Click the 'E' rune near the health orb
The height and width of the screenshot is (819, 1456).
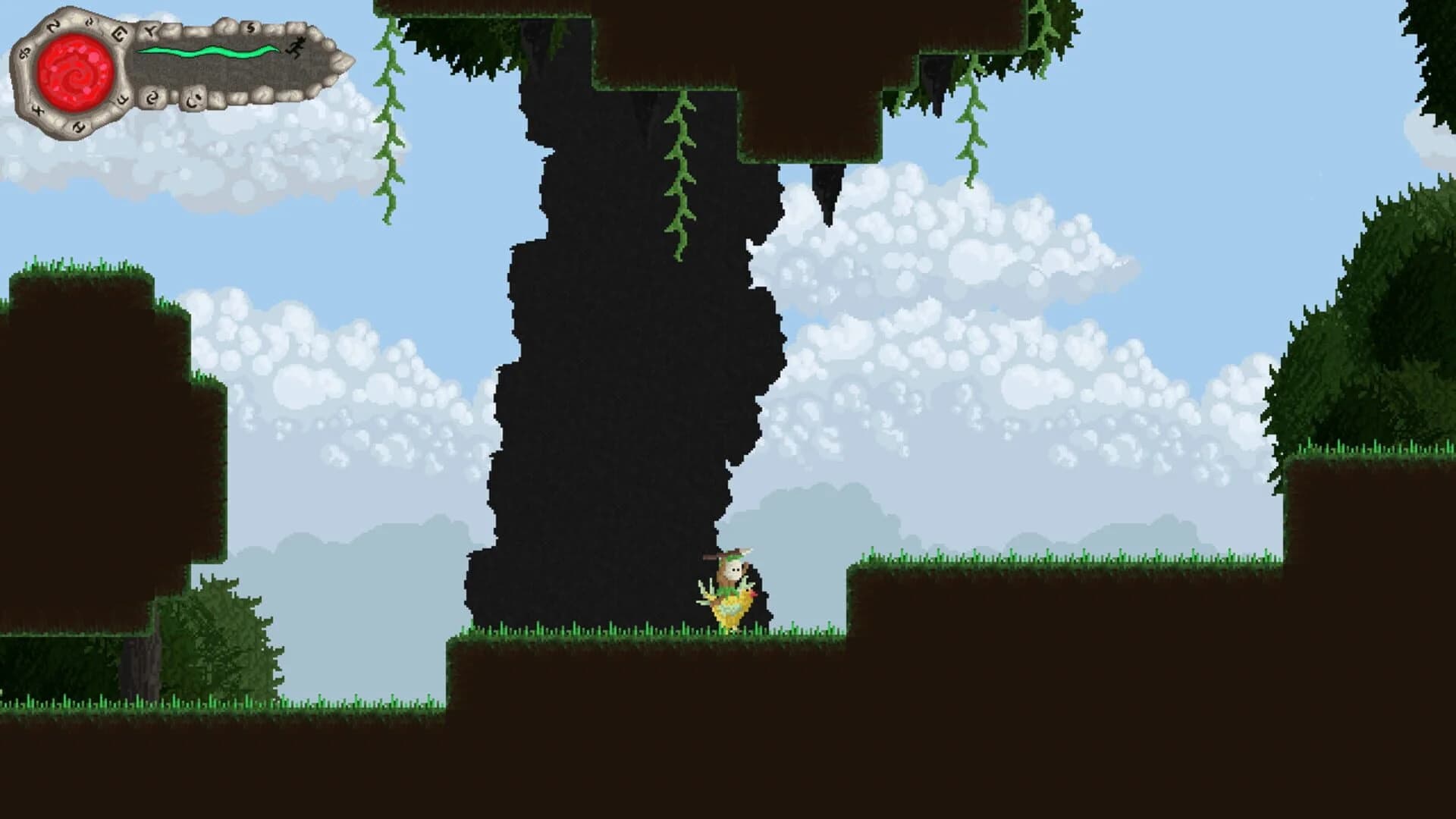(119, 34)
